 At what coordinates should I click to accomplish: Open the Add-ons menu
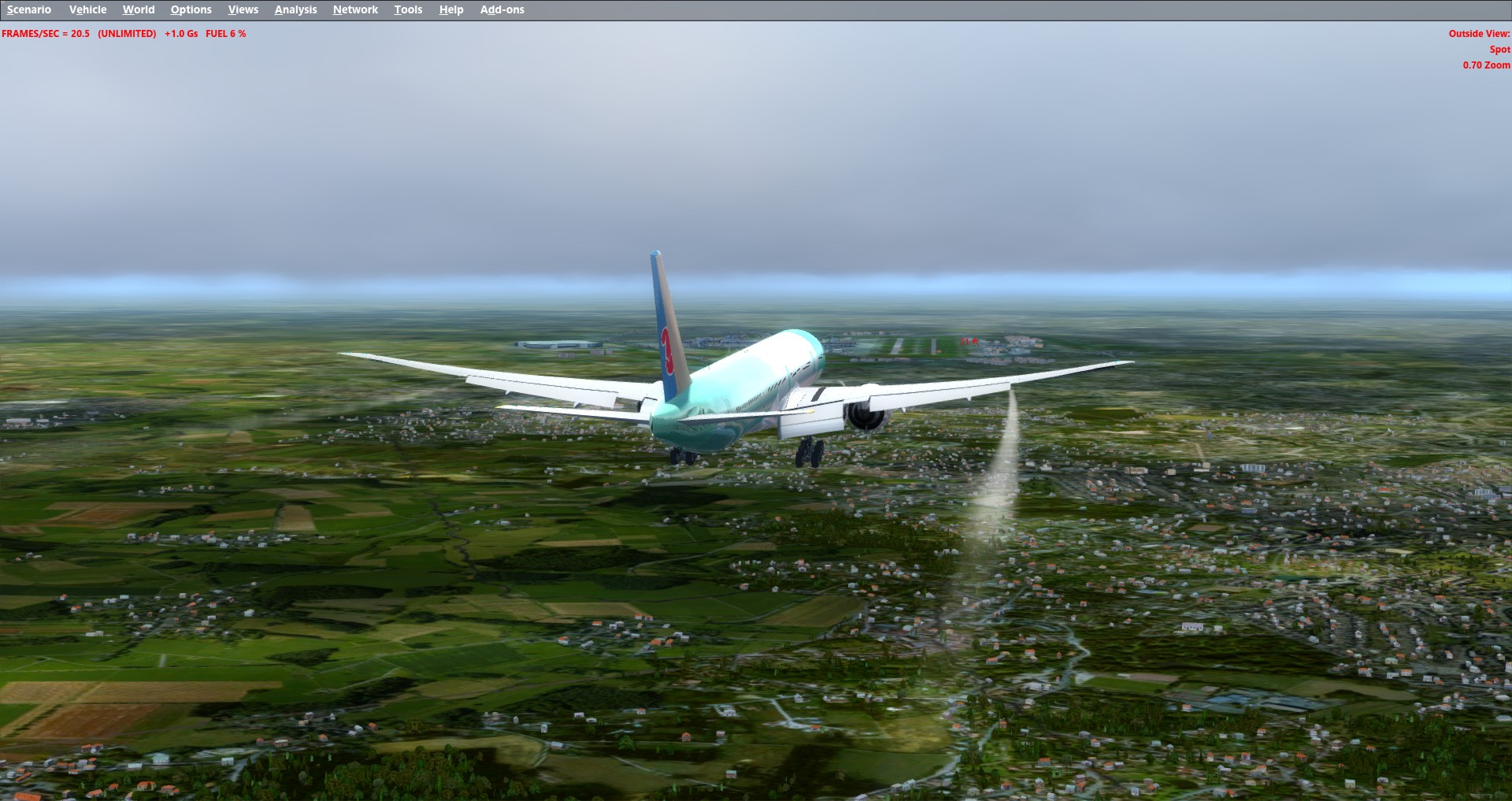point(502,9)
